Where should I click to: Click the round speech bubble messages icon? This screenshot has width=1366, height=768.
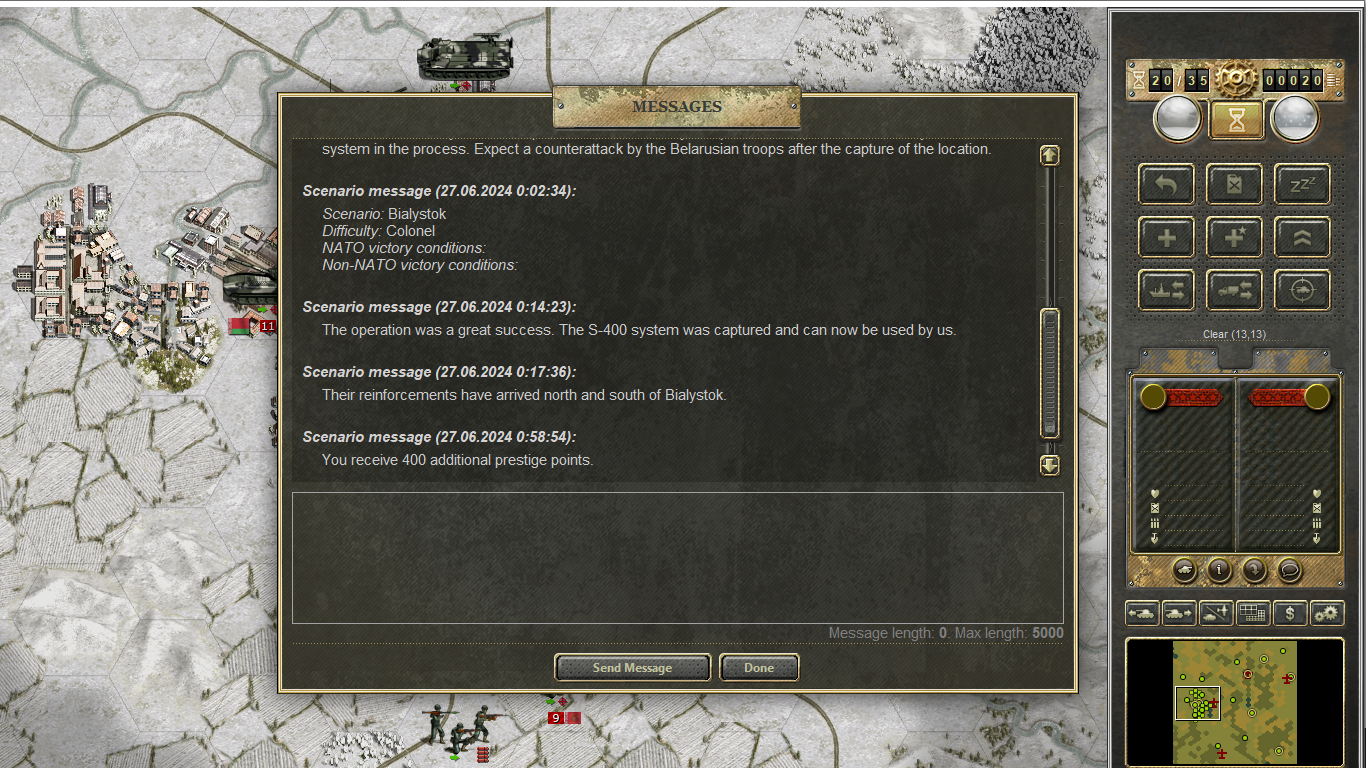point(1290,570)
